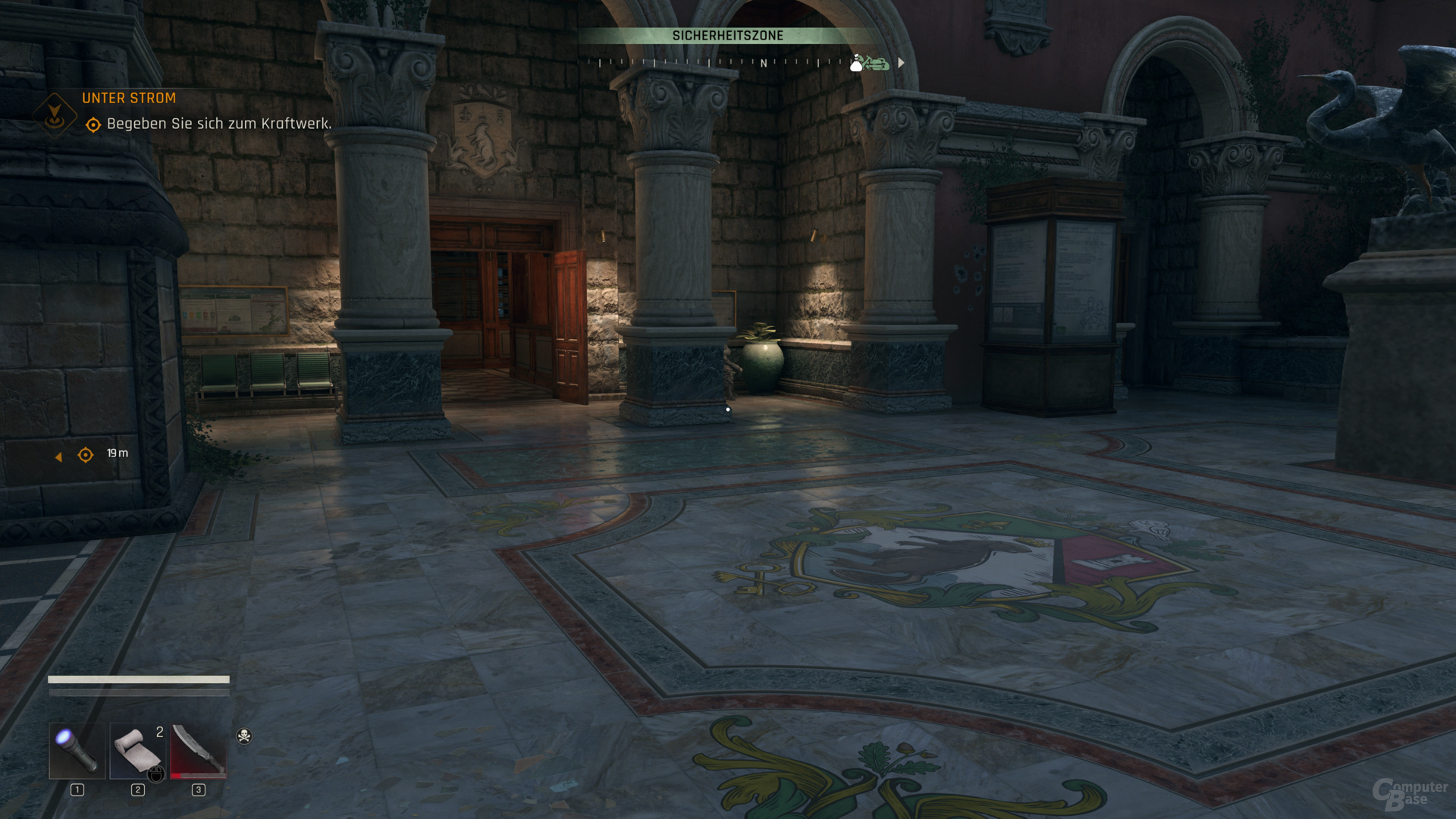Select the compass marker icon near north

tap(869, 64)
